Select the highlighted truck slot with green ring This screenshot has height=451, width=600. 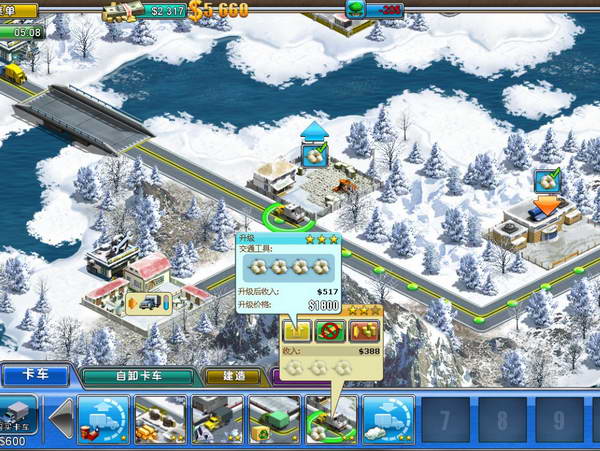coord(331,420)
